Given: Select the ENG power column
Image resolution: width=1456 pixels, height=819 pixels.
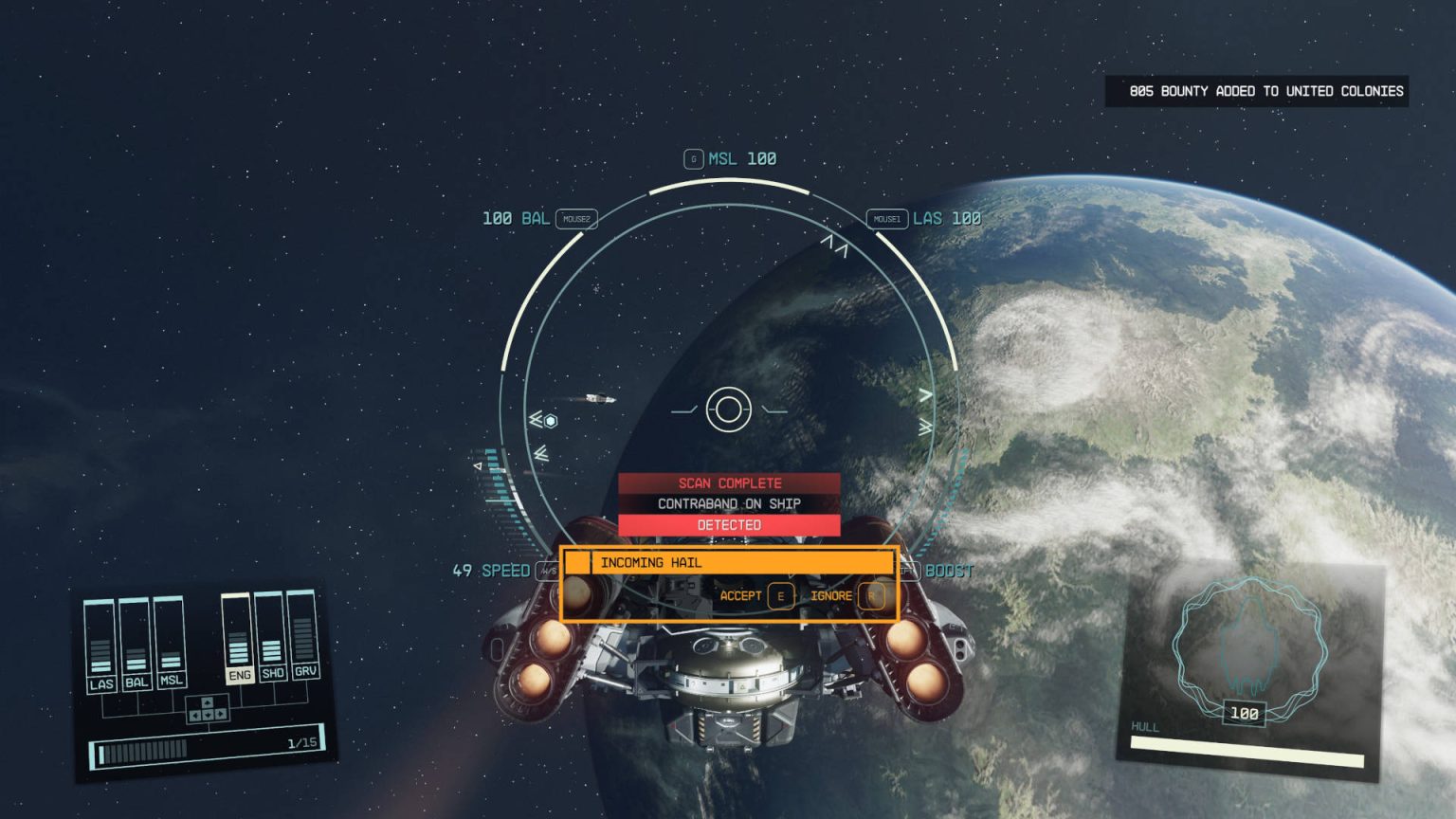Looking at the screenshot, I should (237, 638).
